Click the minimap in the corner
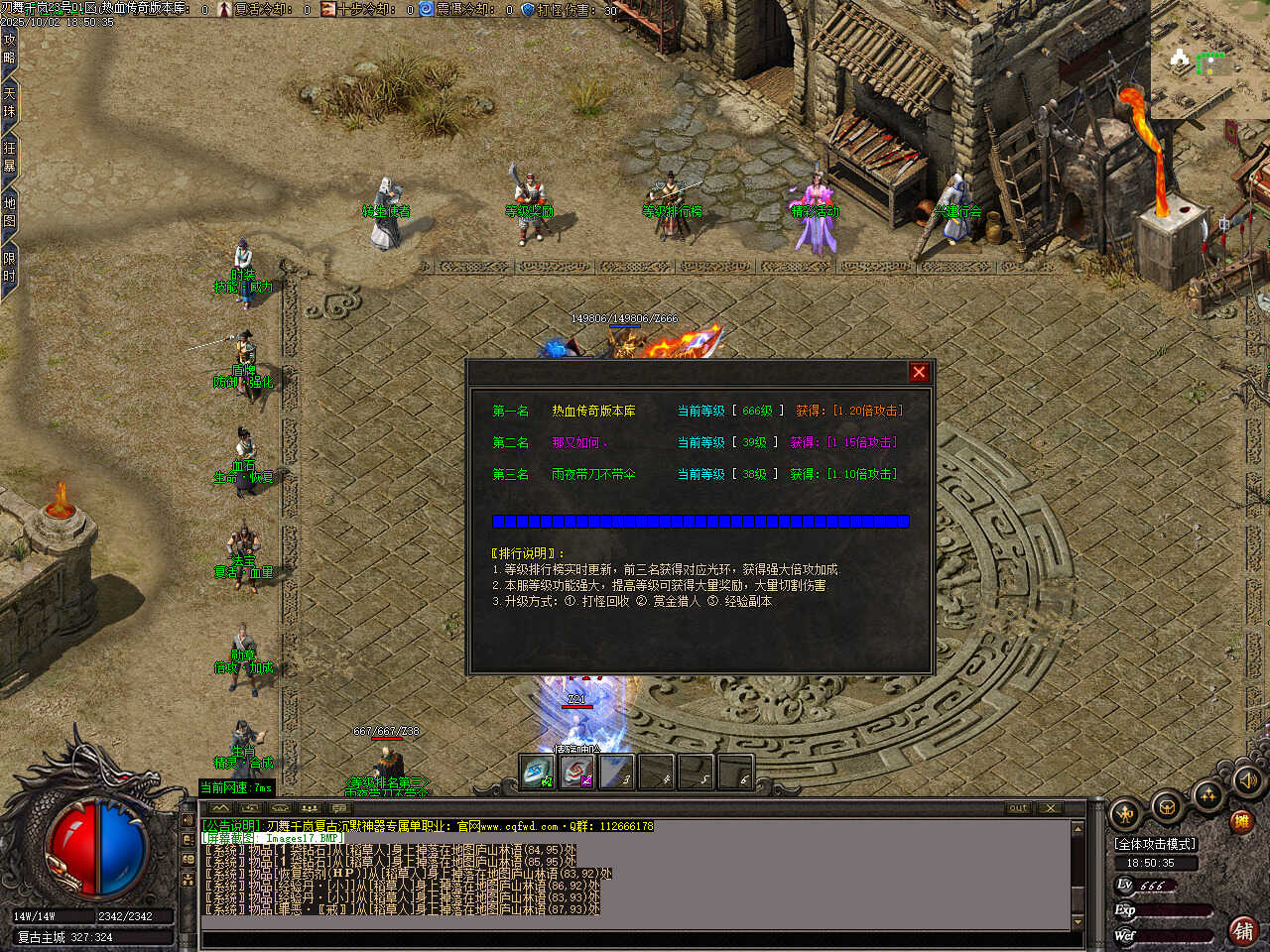The image size is (1270, 952). 1208,60
